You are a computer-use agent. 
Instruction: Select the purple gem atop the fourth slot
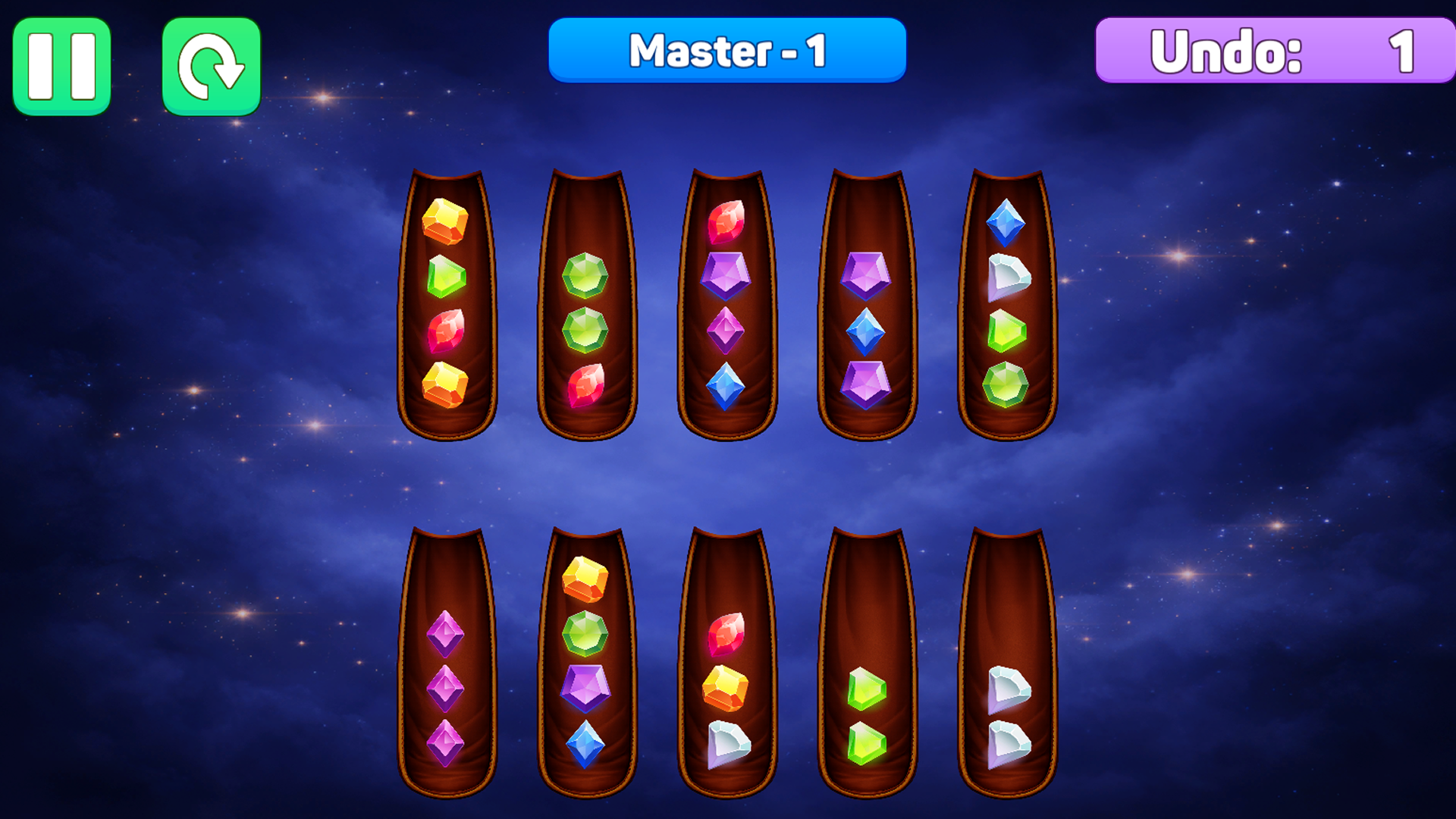pyautogui.click(x=867, y=277)
